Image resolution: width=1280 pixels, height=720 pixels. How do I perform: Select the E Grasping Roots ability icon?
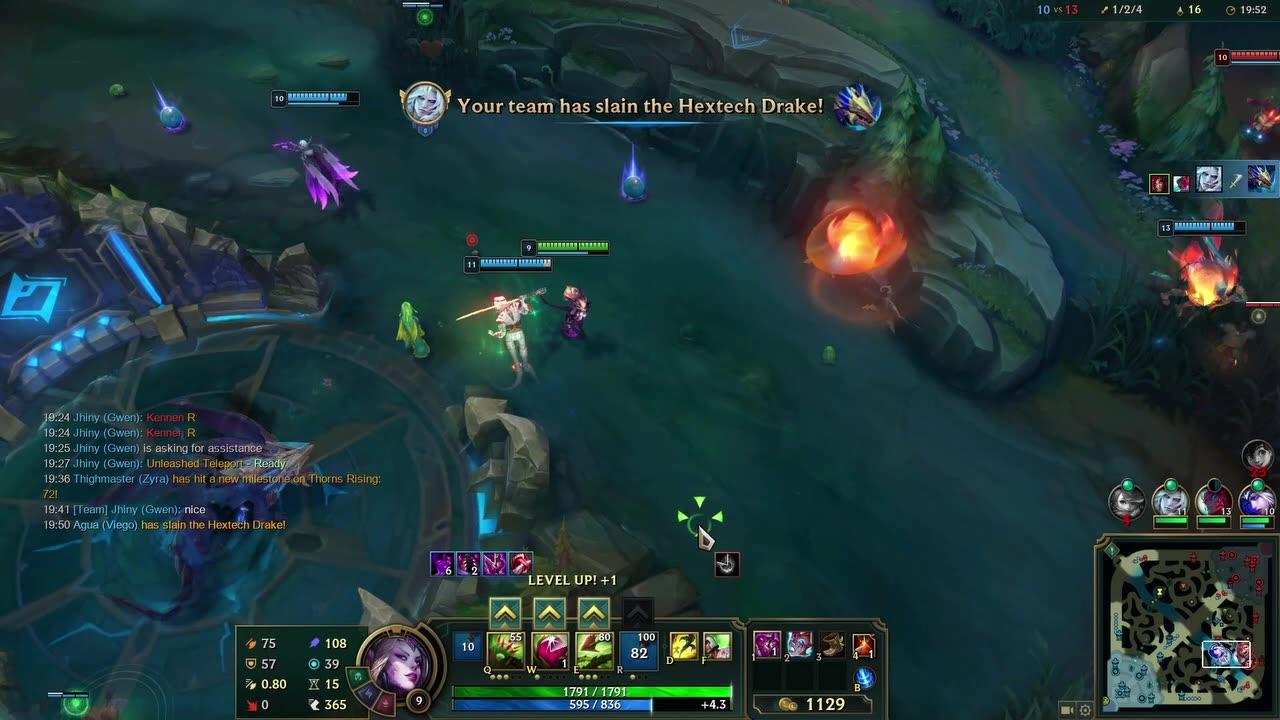click(594, 648)
